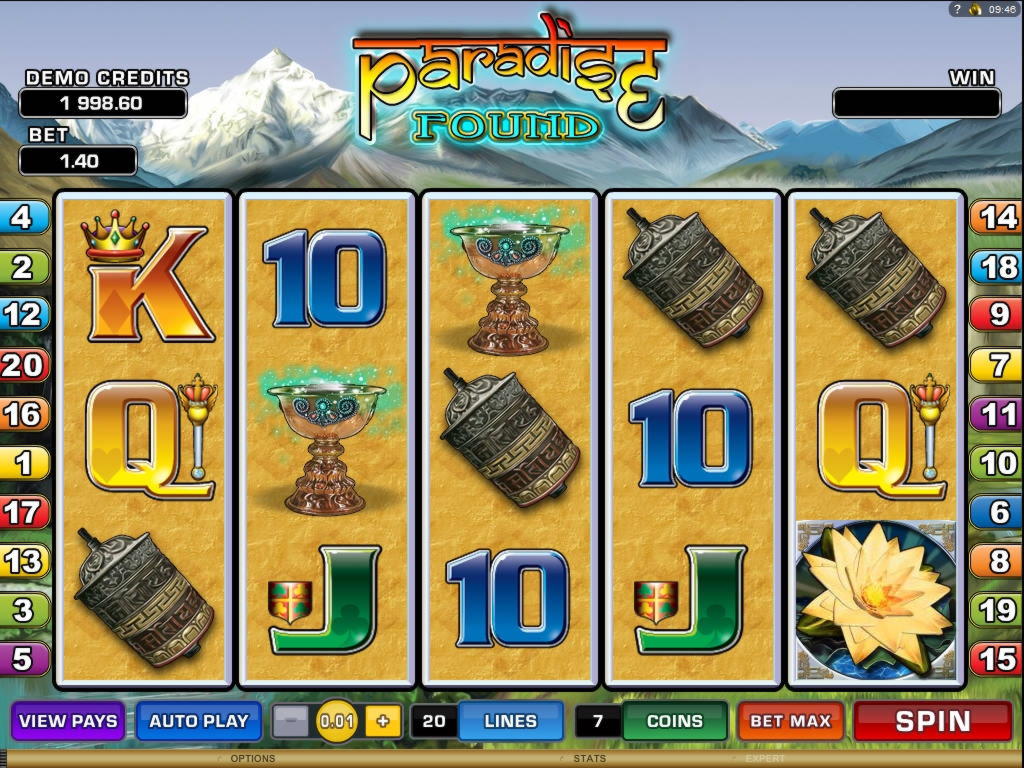
Task: Open the STATS panel
Action: point(590,759)
